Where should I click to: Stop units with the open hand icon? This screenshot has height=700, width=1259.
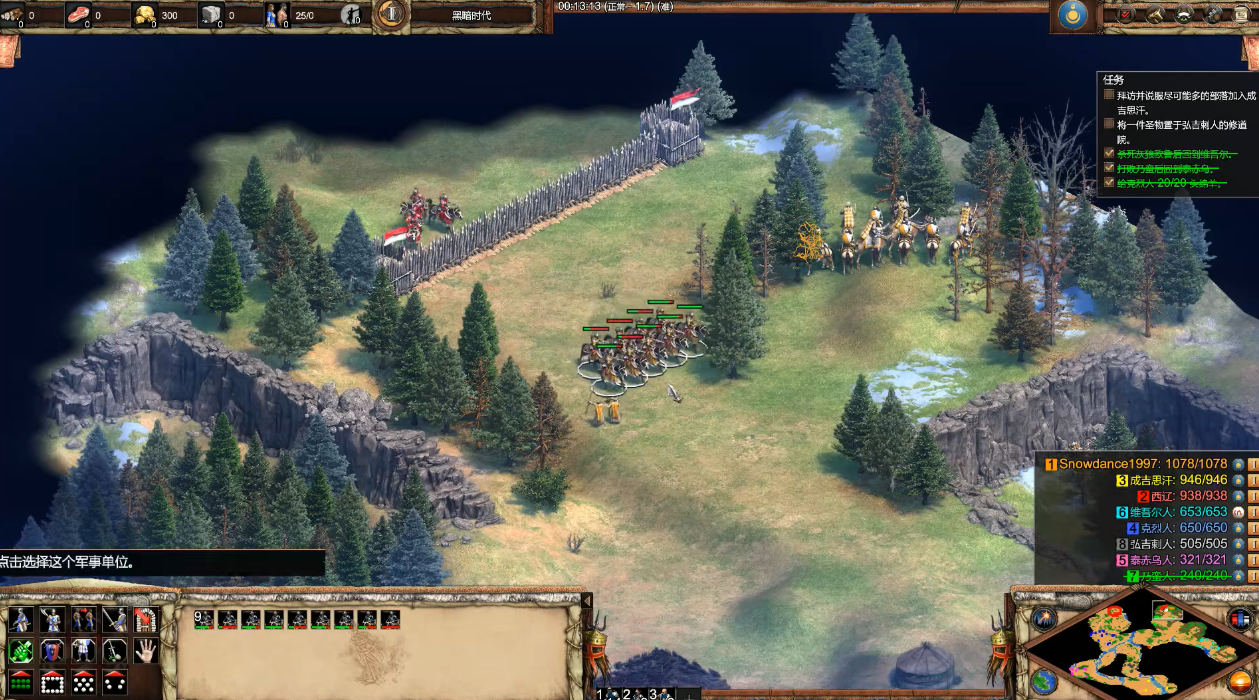pos(145,651)
